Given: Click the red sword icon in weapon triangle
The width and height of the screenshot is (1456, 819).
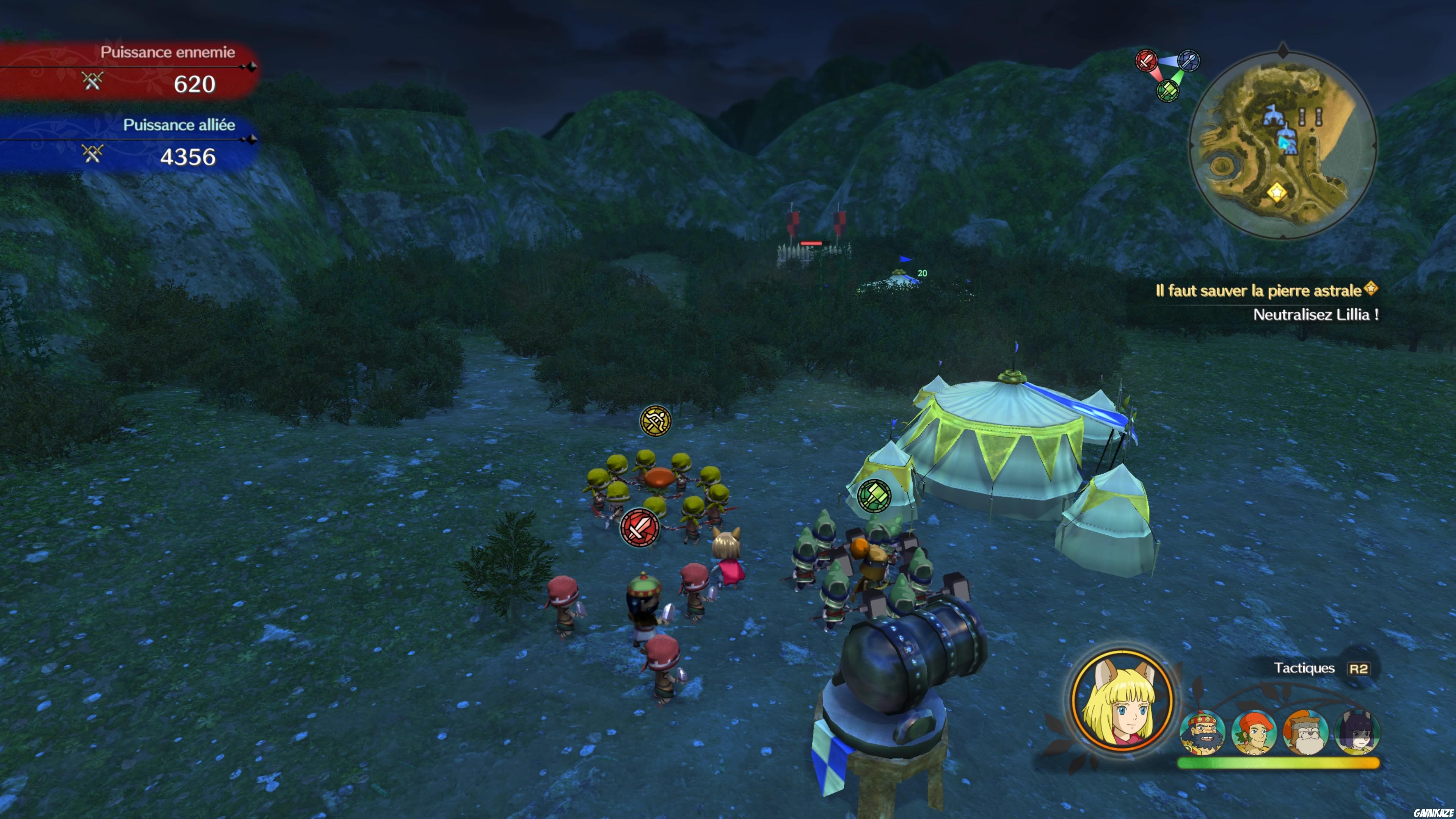Looking at the screenshot, I should (x=1147, y=61).
